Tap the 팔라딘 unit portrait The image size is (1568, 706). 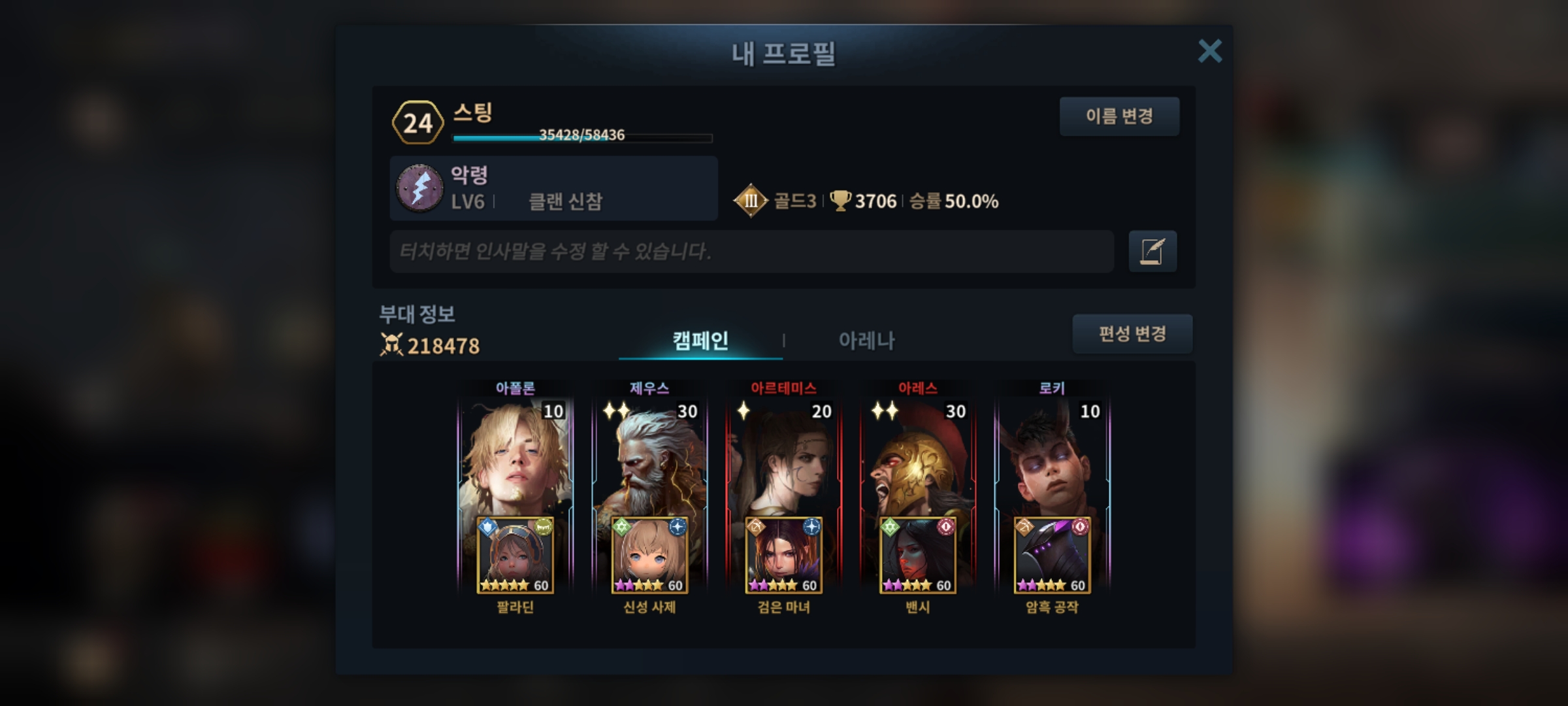point(515,556)
